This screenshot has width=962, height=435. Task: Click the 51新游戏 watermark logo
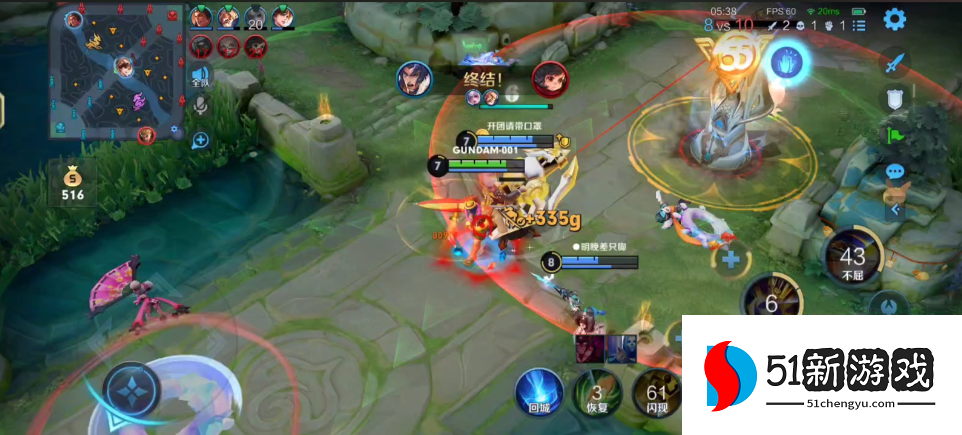click(x=820, y=377)
